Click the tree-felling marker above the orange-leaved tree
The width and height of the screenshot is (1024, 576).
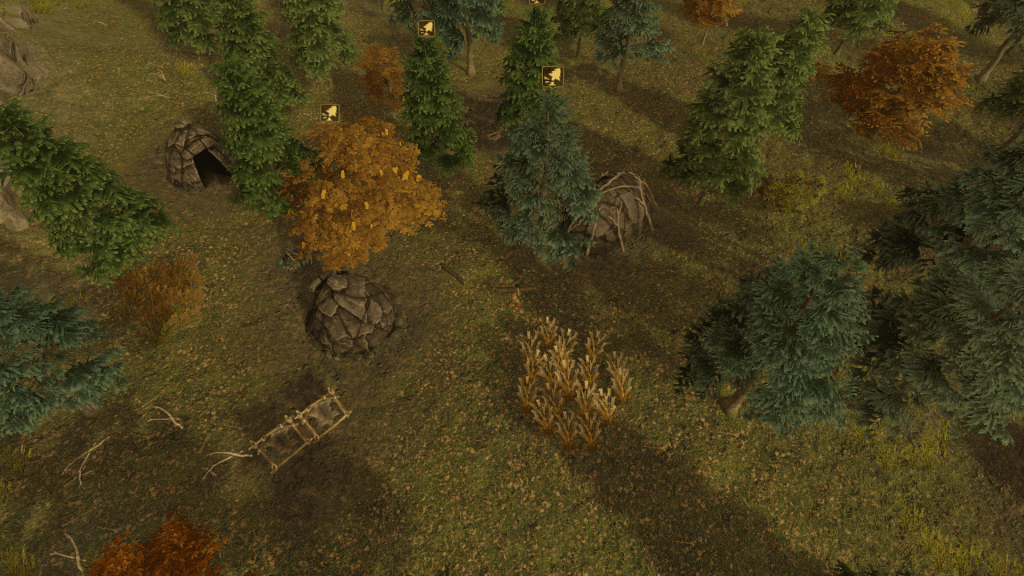coord(330,113)
